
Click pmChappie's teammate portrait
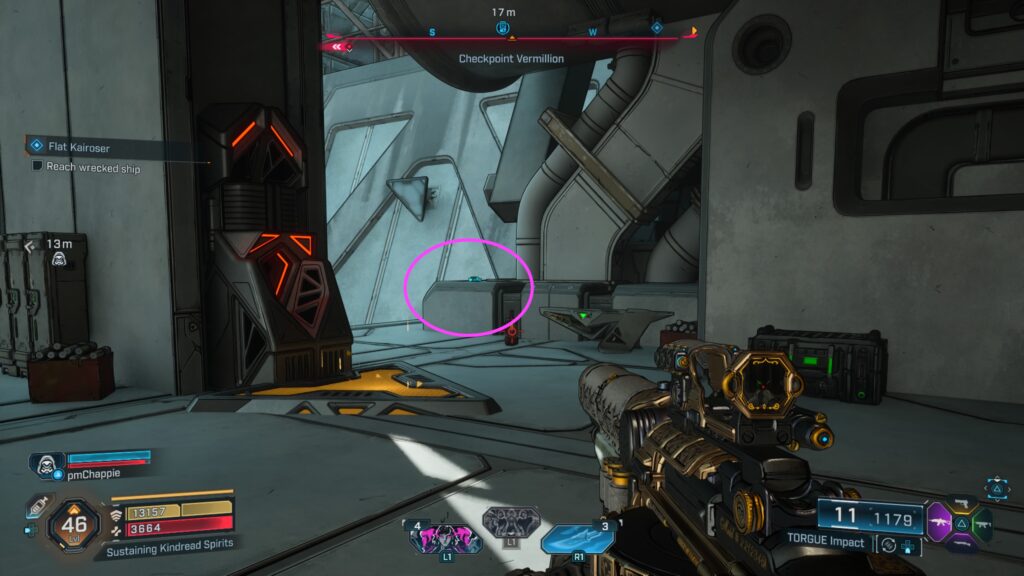click(46, 465)
